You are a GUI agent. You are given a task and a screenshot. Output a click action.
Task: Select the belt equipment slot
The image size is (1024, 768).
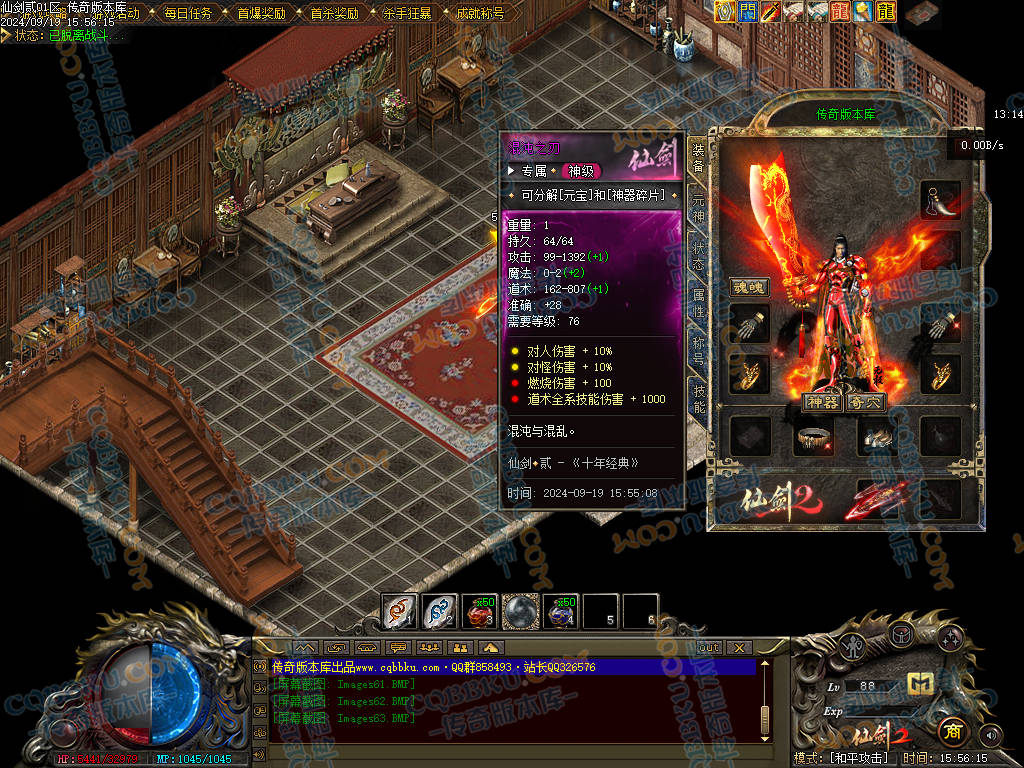coord(813,436)
